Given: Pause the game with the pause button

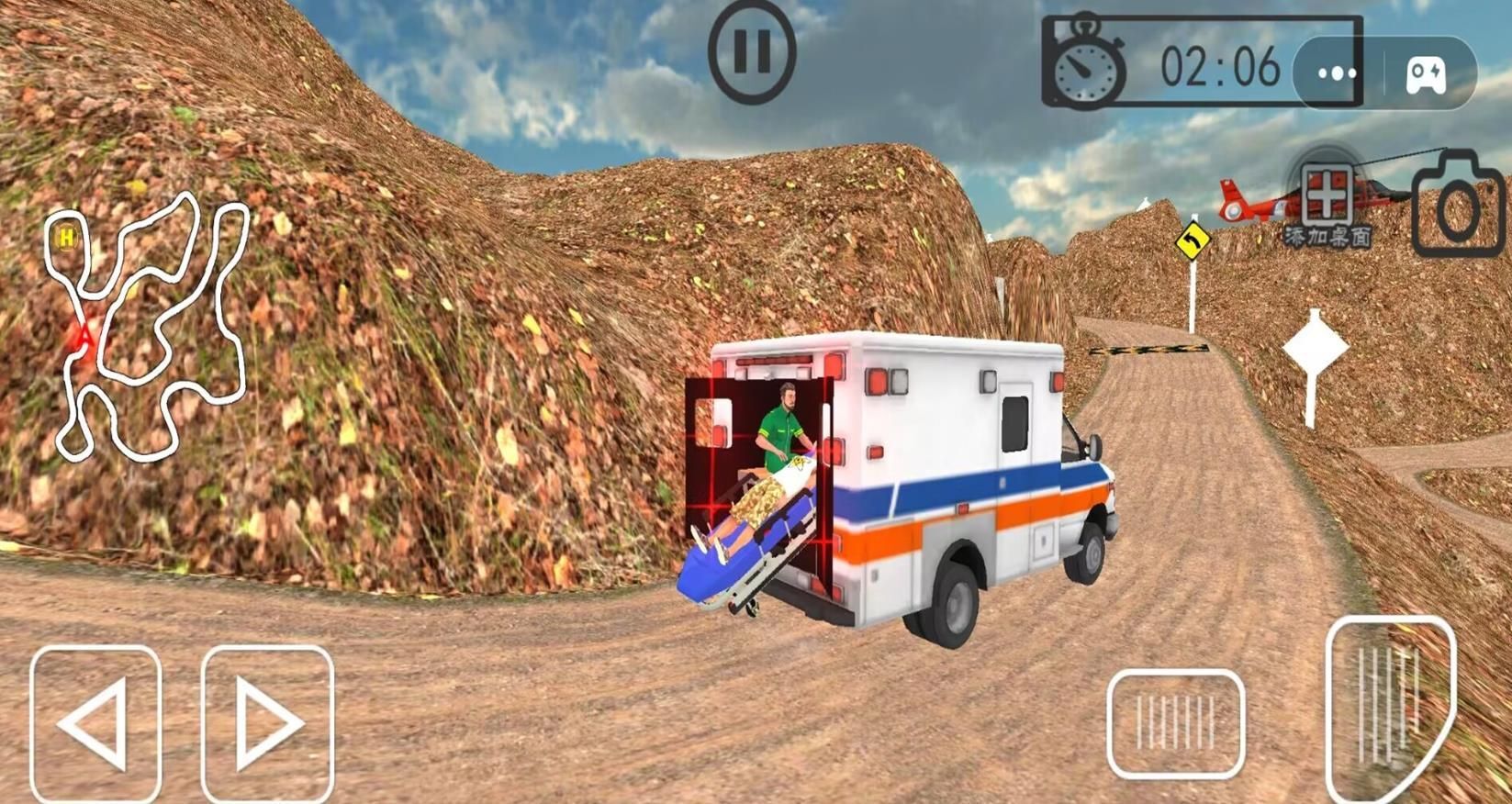Looking at the screenshot, I should tap(752, 51).
